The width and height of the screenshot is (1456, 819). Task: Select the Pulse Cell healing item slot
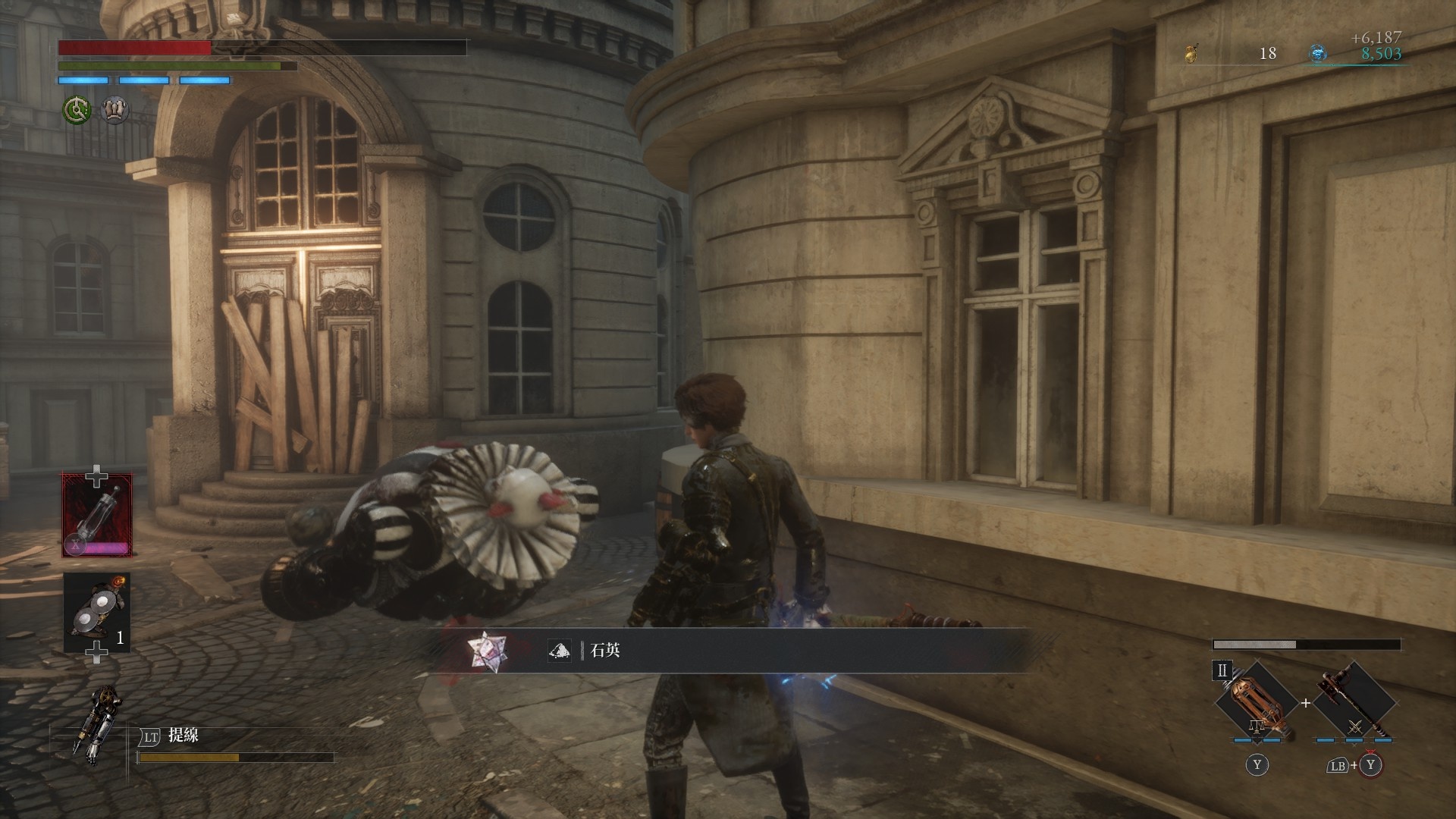click(x=97, y=515)
